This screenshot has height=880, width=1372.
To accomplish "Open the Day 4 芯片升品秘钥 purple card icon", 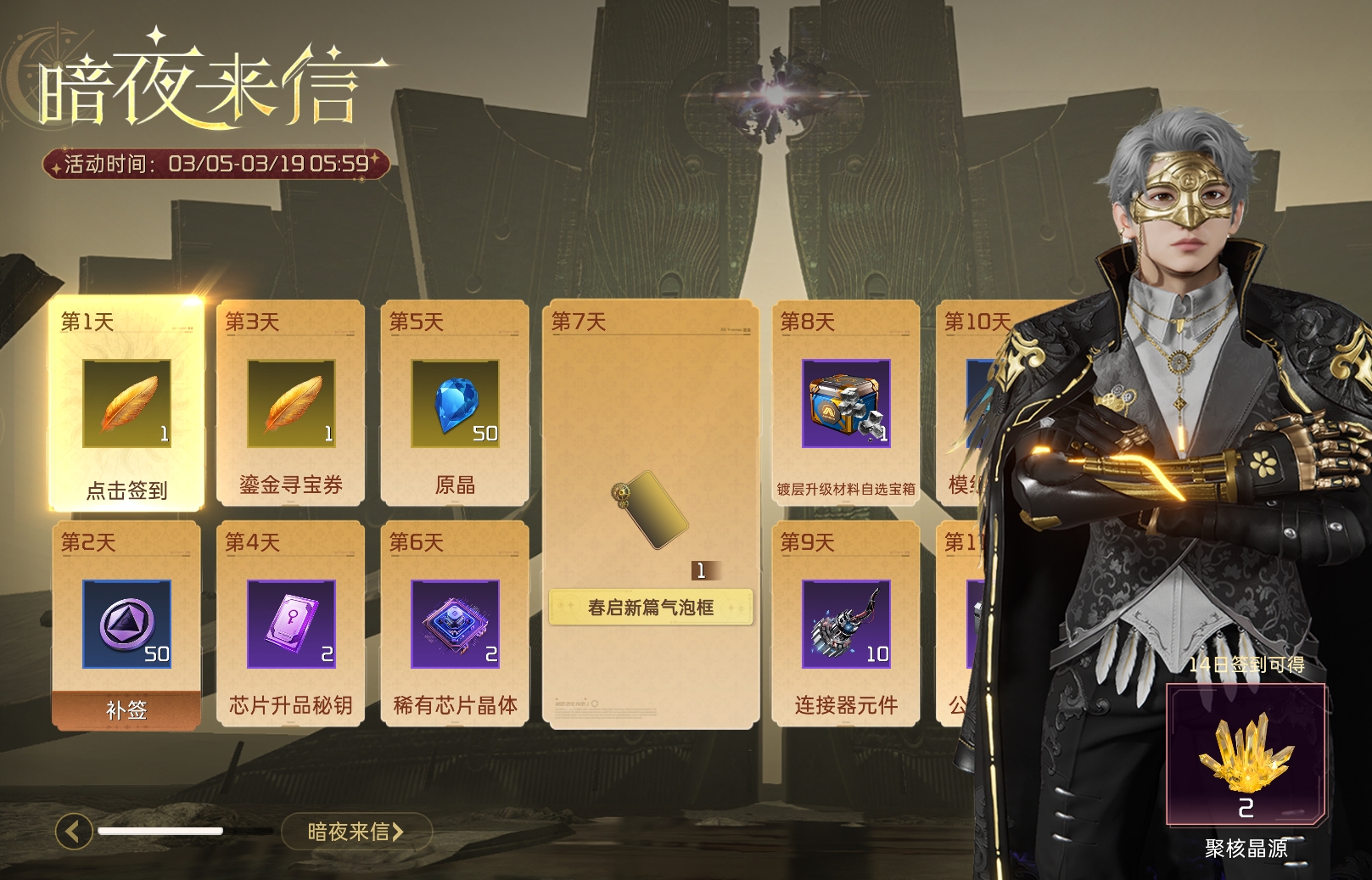I will pyautogui.click(x=290, y=625).
